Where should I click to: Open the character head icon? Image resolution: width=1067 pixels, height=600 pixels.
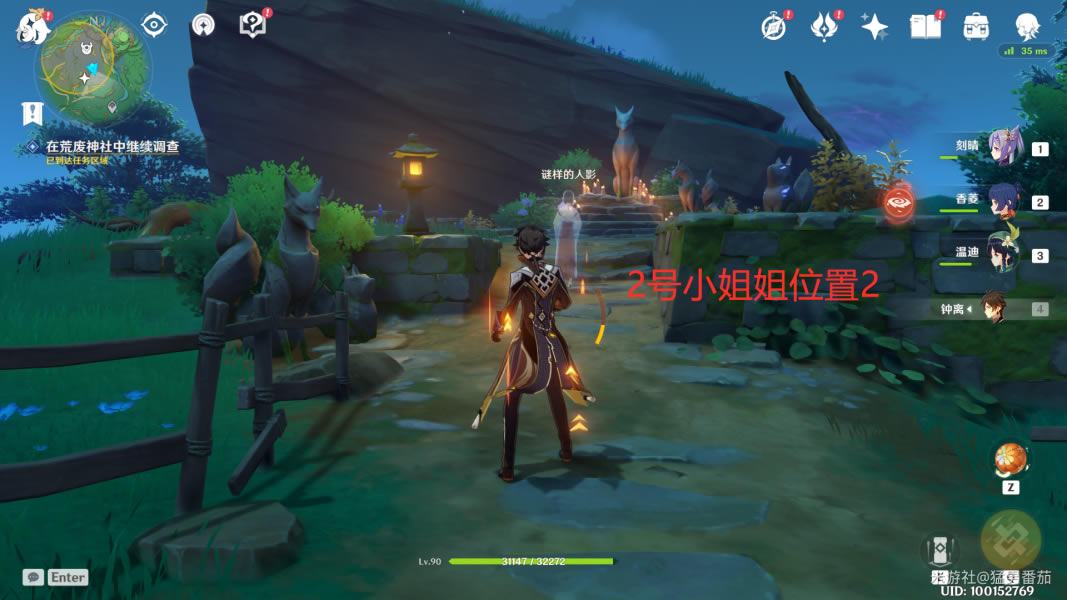(1027, 27)
